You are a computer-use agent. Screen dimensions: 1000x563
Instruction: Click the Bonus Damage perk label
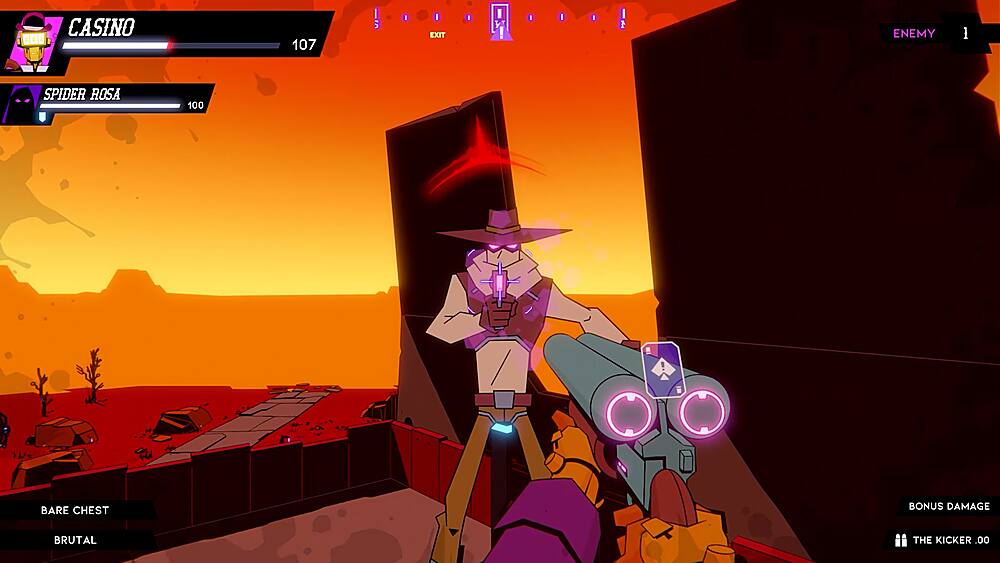[948, 506]
